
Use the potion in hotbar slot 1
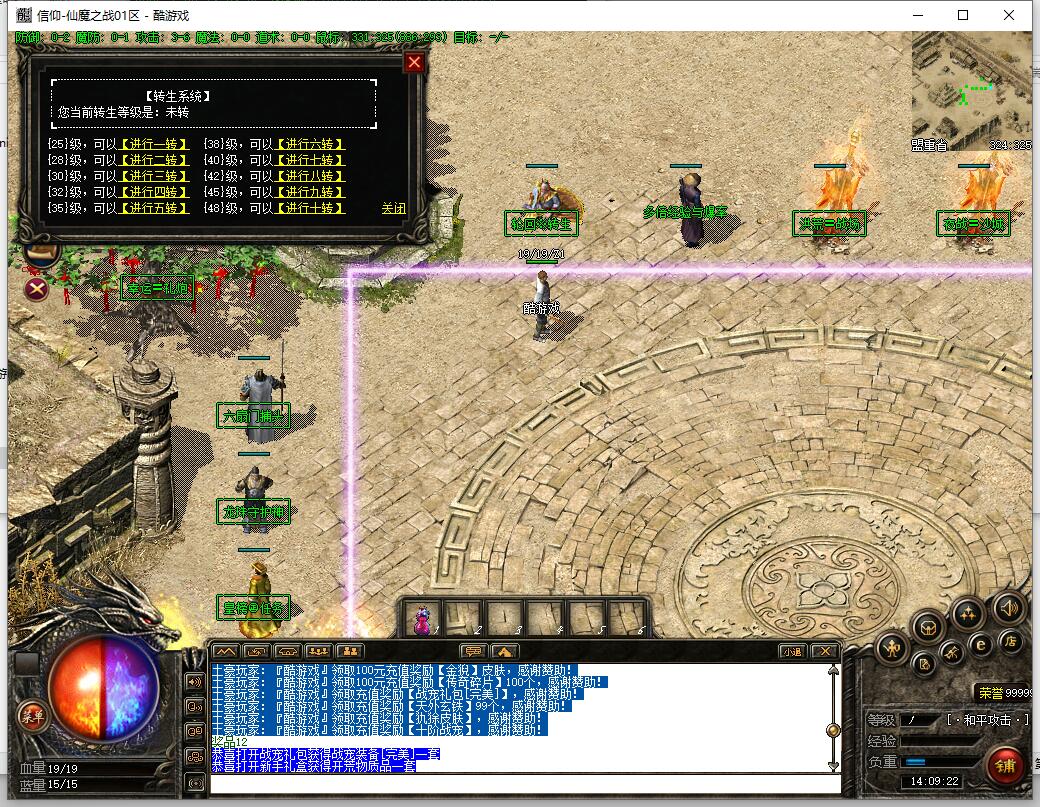click(x=423, y=620)
